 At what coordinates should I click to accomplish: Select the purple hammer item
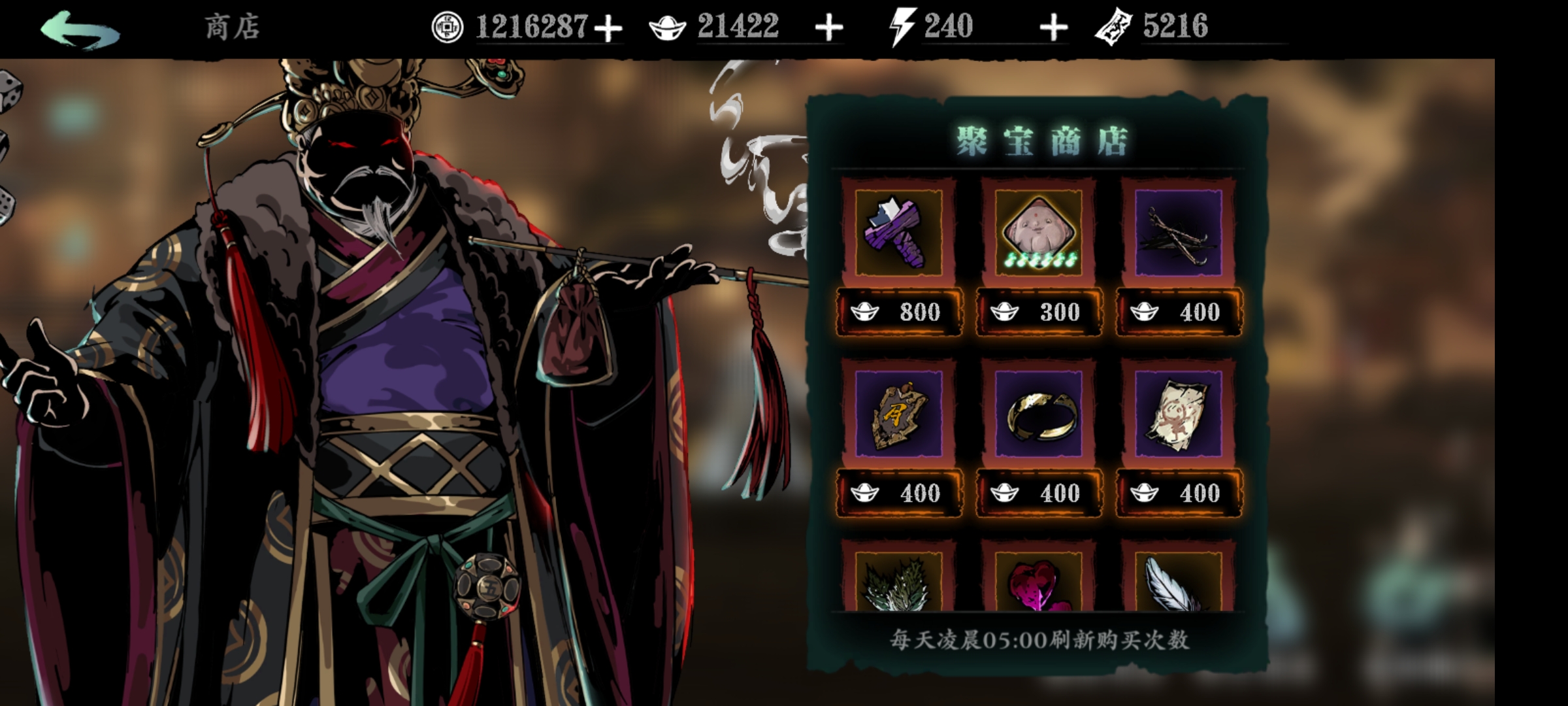(x=898, y=233)
